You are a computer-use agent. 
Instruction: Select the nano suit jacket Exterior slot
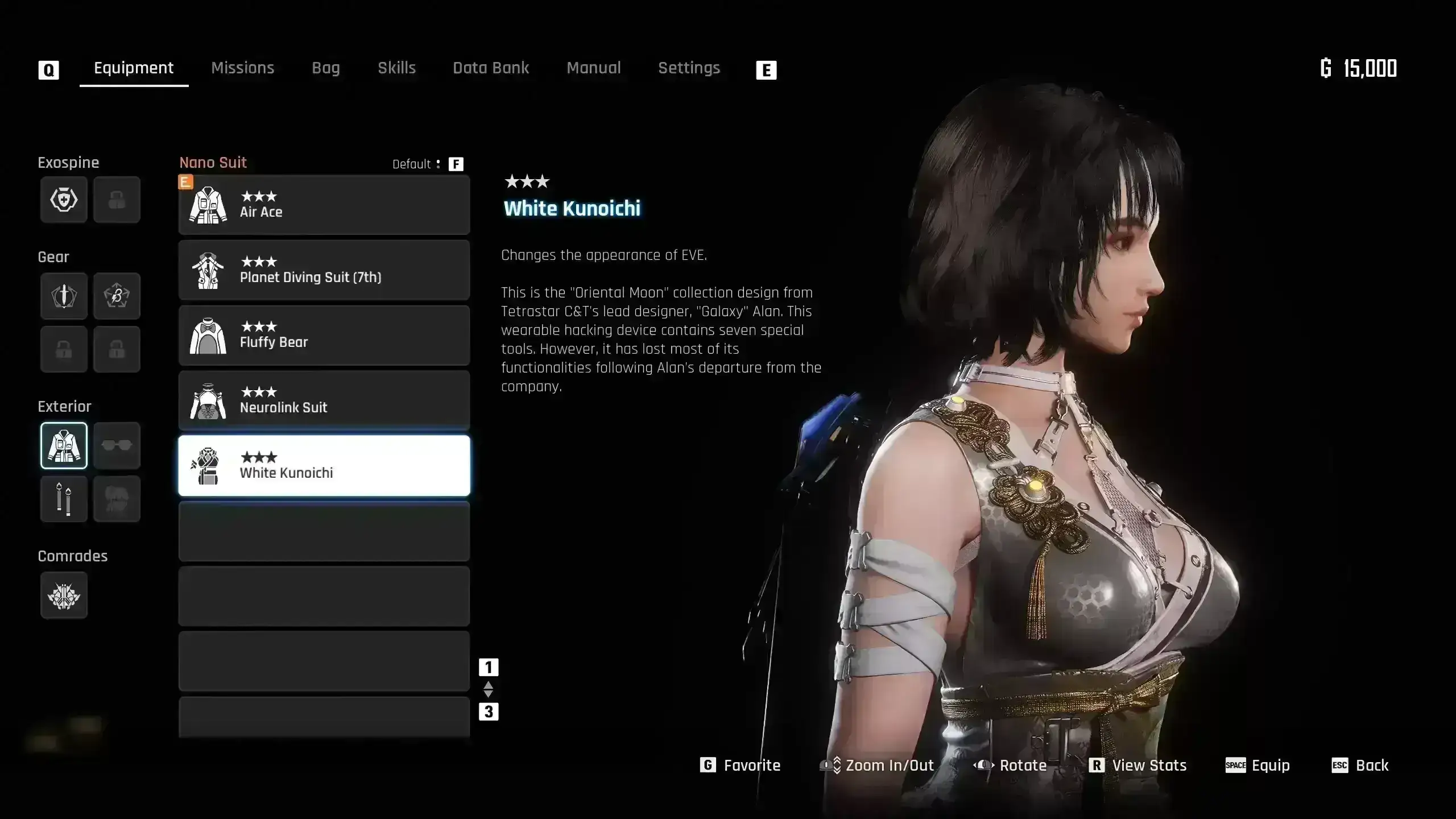click(x=64, y=445)
